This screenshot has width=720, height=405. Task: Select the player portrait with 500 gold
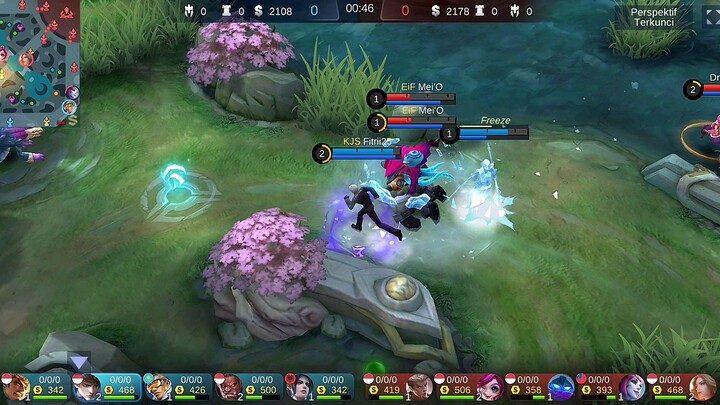point(228,386)
